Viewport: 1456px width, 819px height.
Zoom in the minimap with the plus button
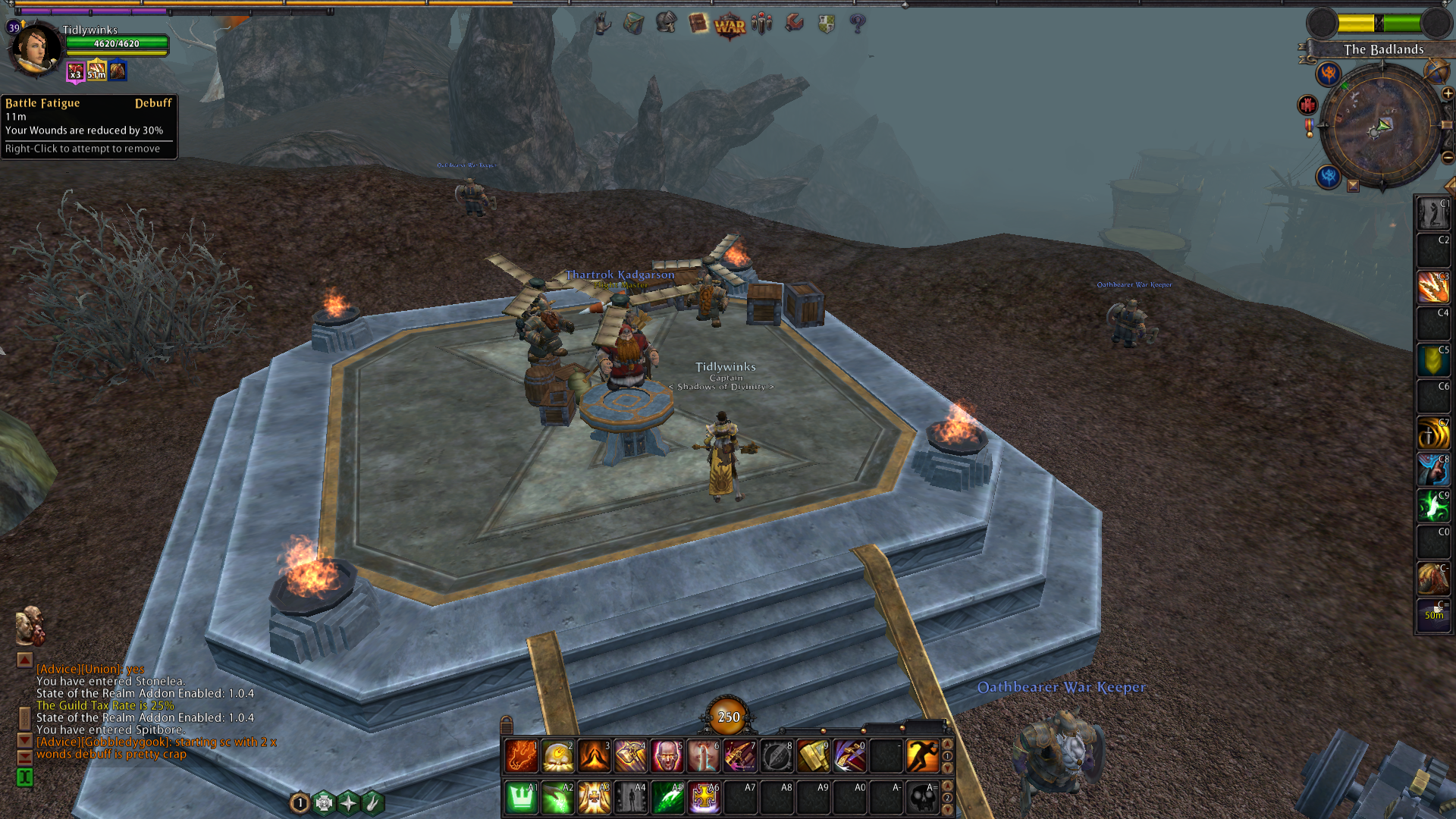click(x=1448, y=93)
